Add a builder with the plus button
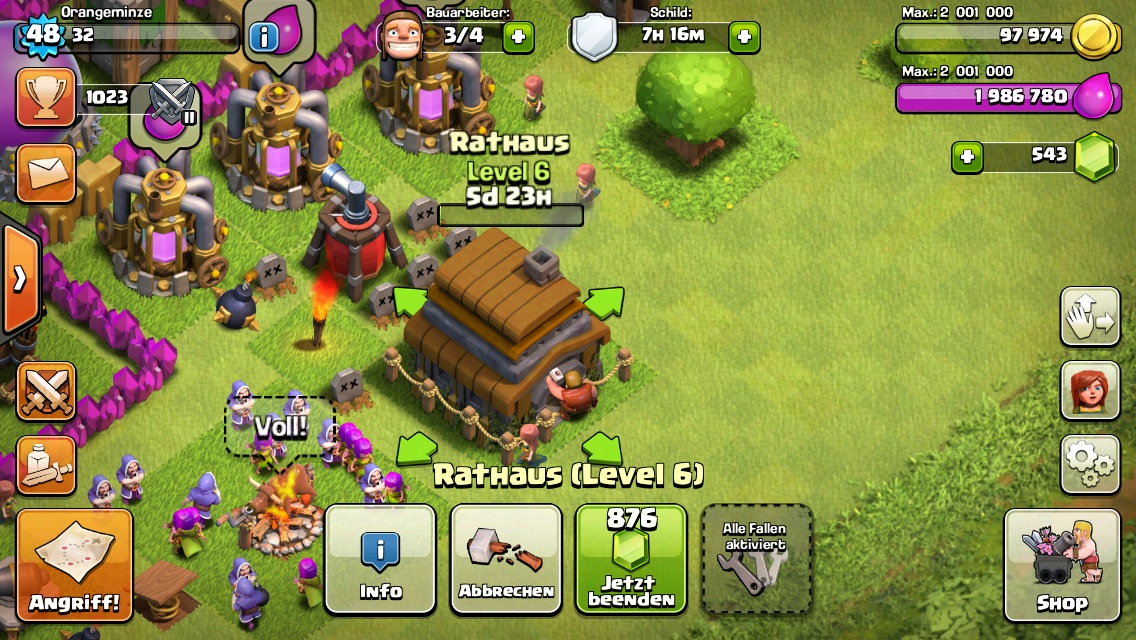This screenshot has width=1136, height=640. pyautogui.click(x=518, y=38)
